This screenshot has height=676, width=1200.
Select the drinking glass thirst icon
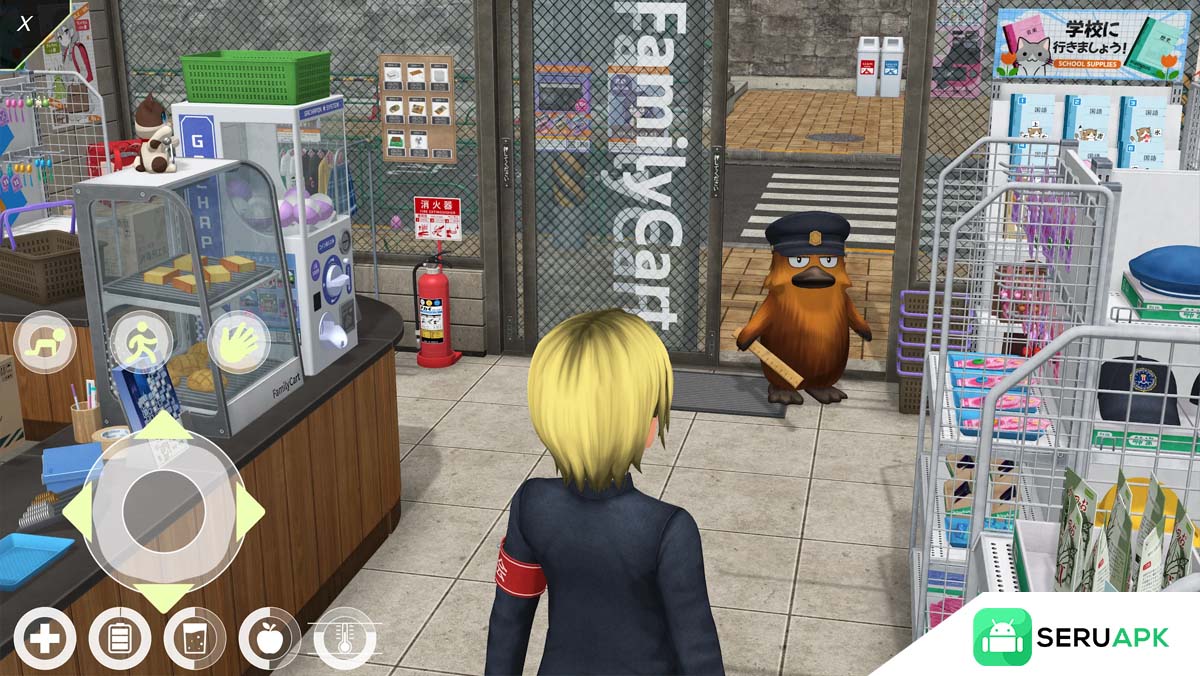194,638
